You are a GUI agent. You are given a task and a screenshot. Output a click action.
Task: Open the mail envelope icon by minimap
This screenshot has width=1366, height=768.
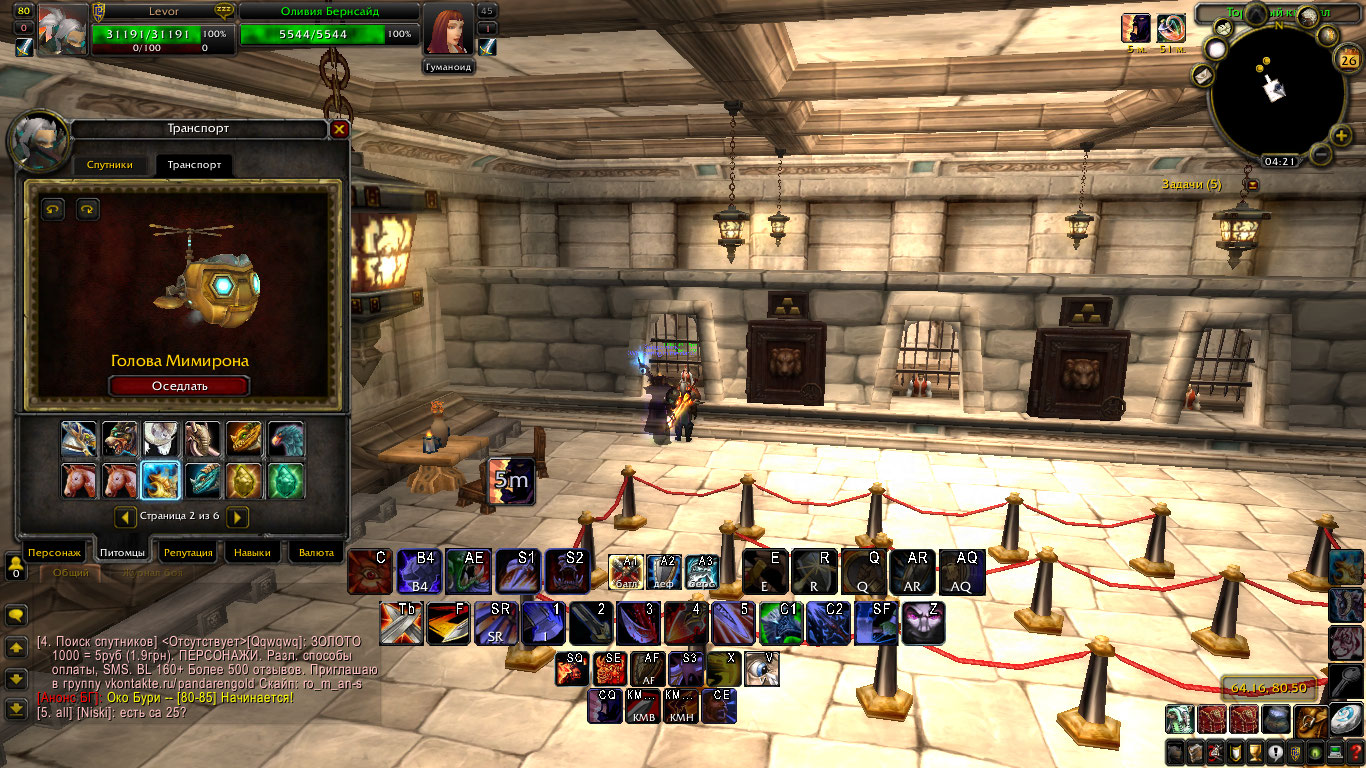click(x=1202, y=75)
